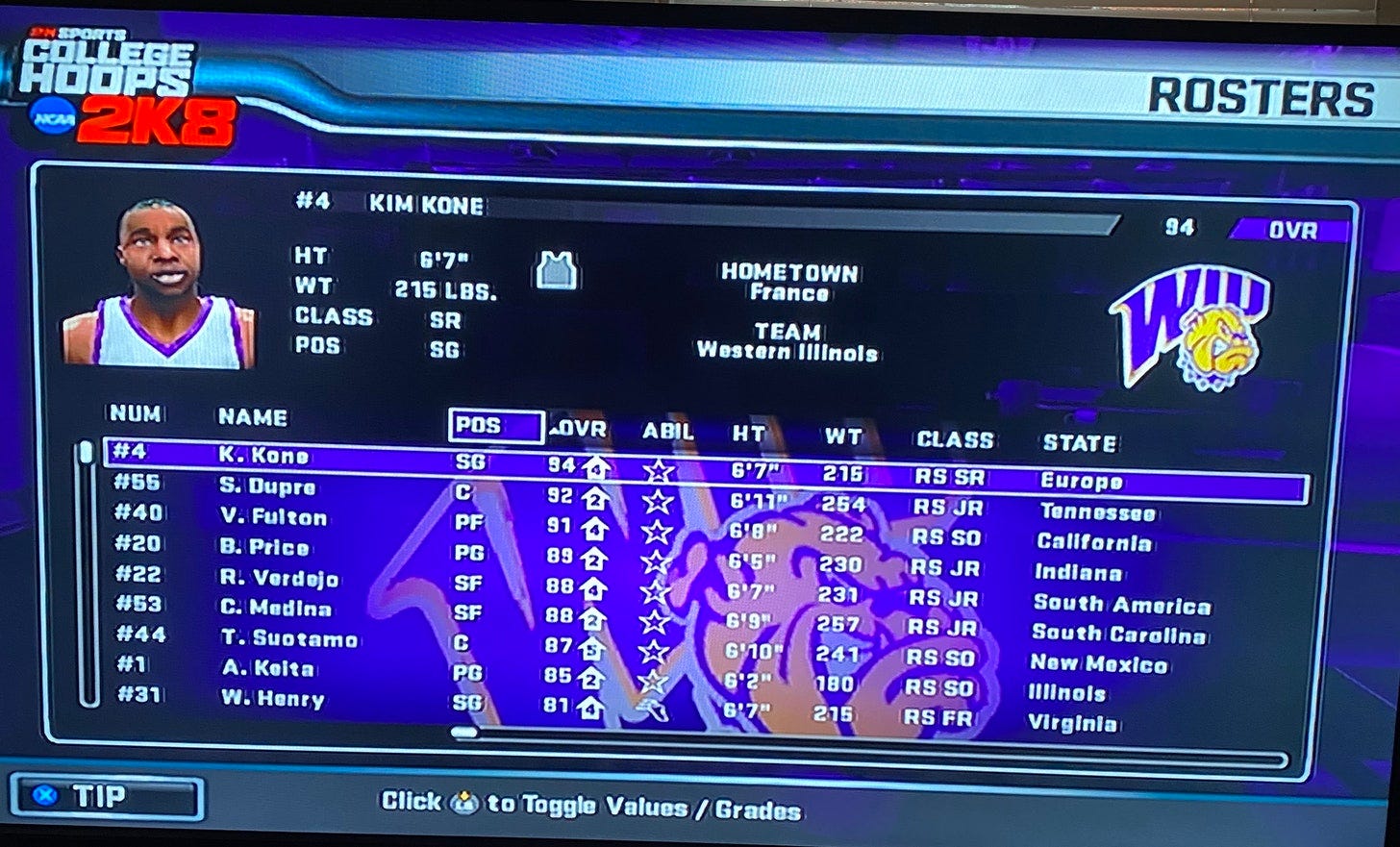The image size is (1400, 847).
Task: Select T. Suotamo in the list
Action: [288, 639]
